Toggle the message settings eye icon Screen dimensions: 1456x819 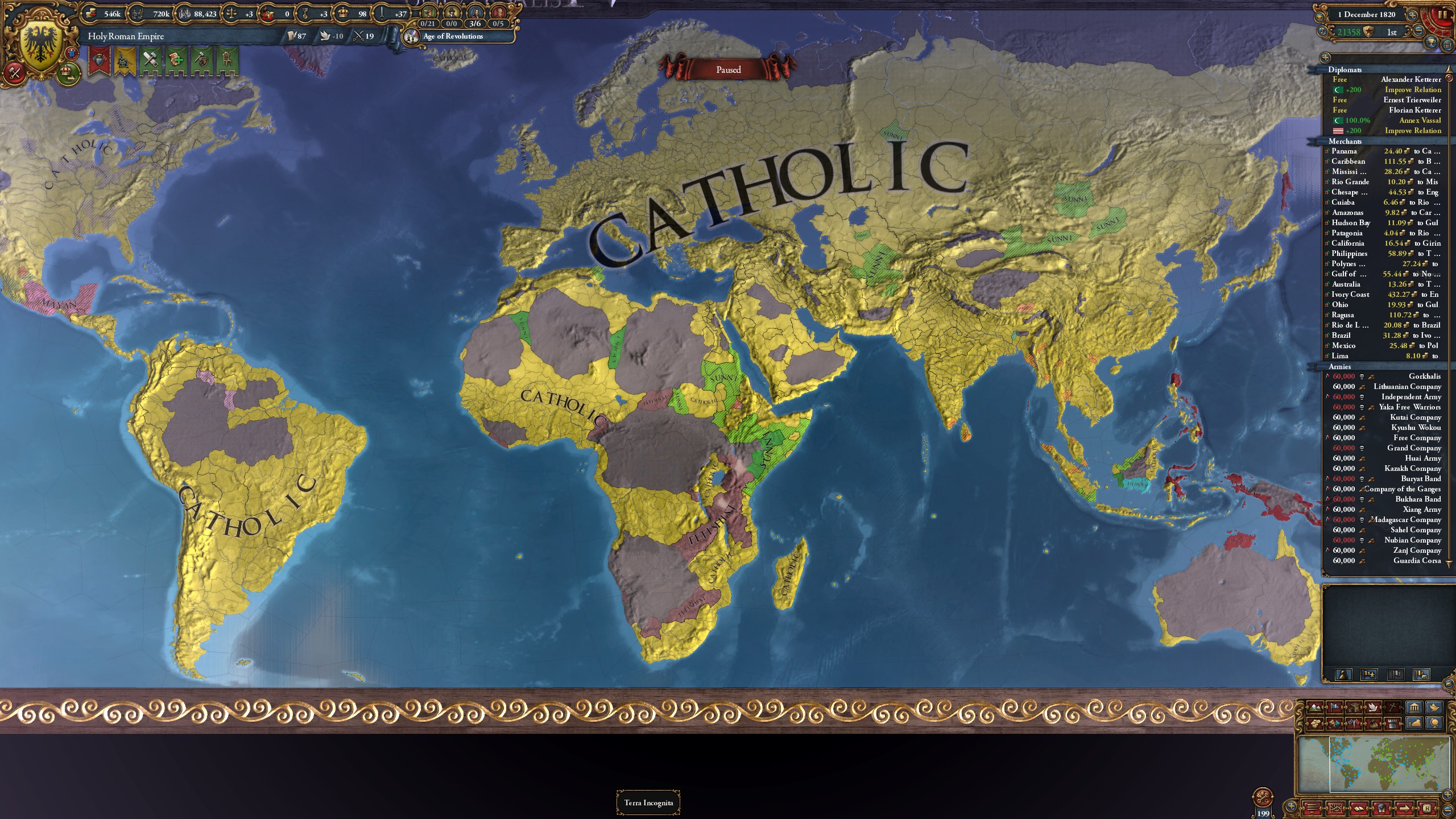tap(1318, 16)
